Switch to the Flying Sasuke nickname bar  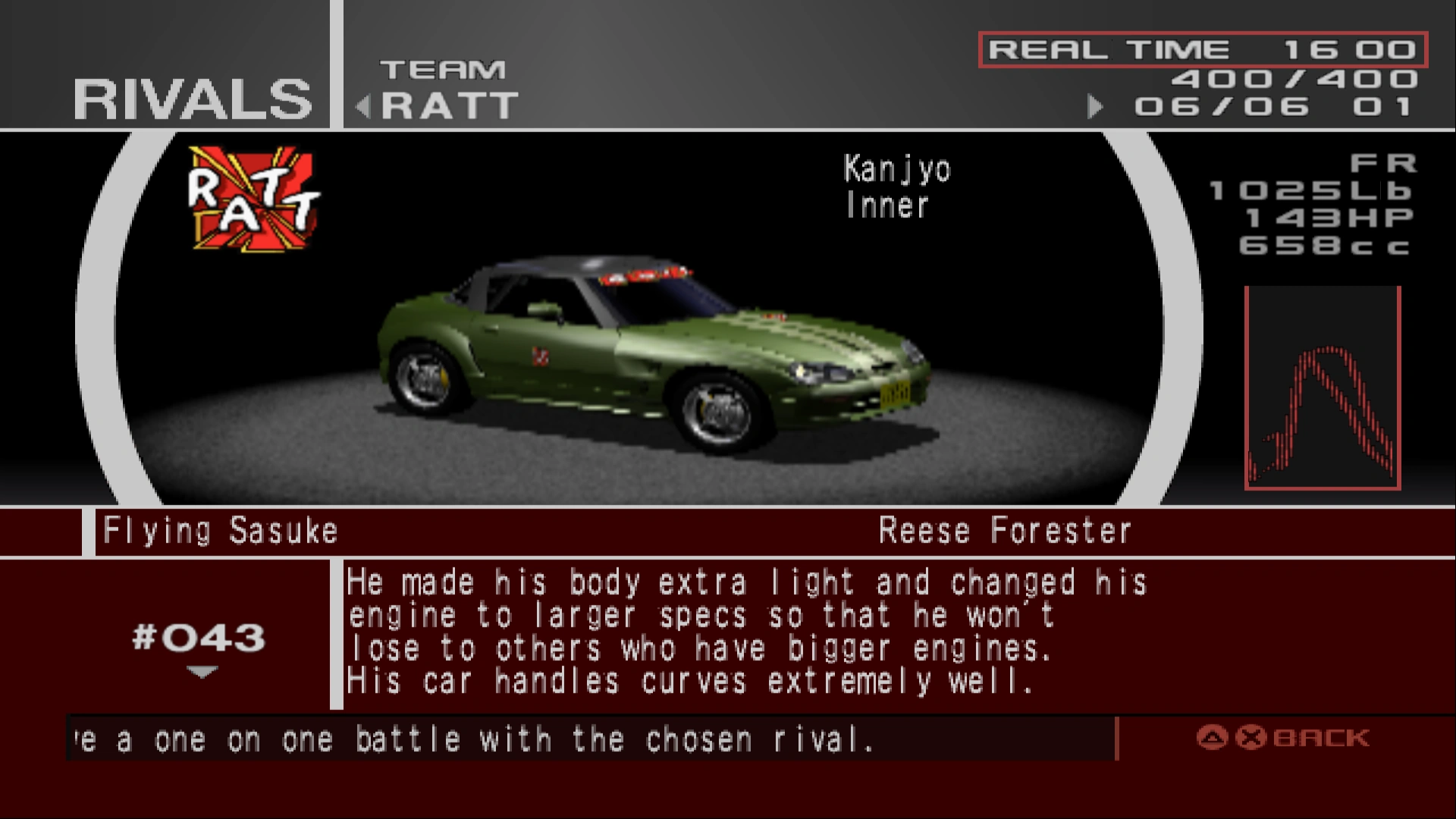click(x=220, y=530)
